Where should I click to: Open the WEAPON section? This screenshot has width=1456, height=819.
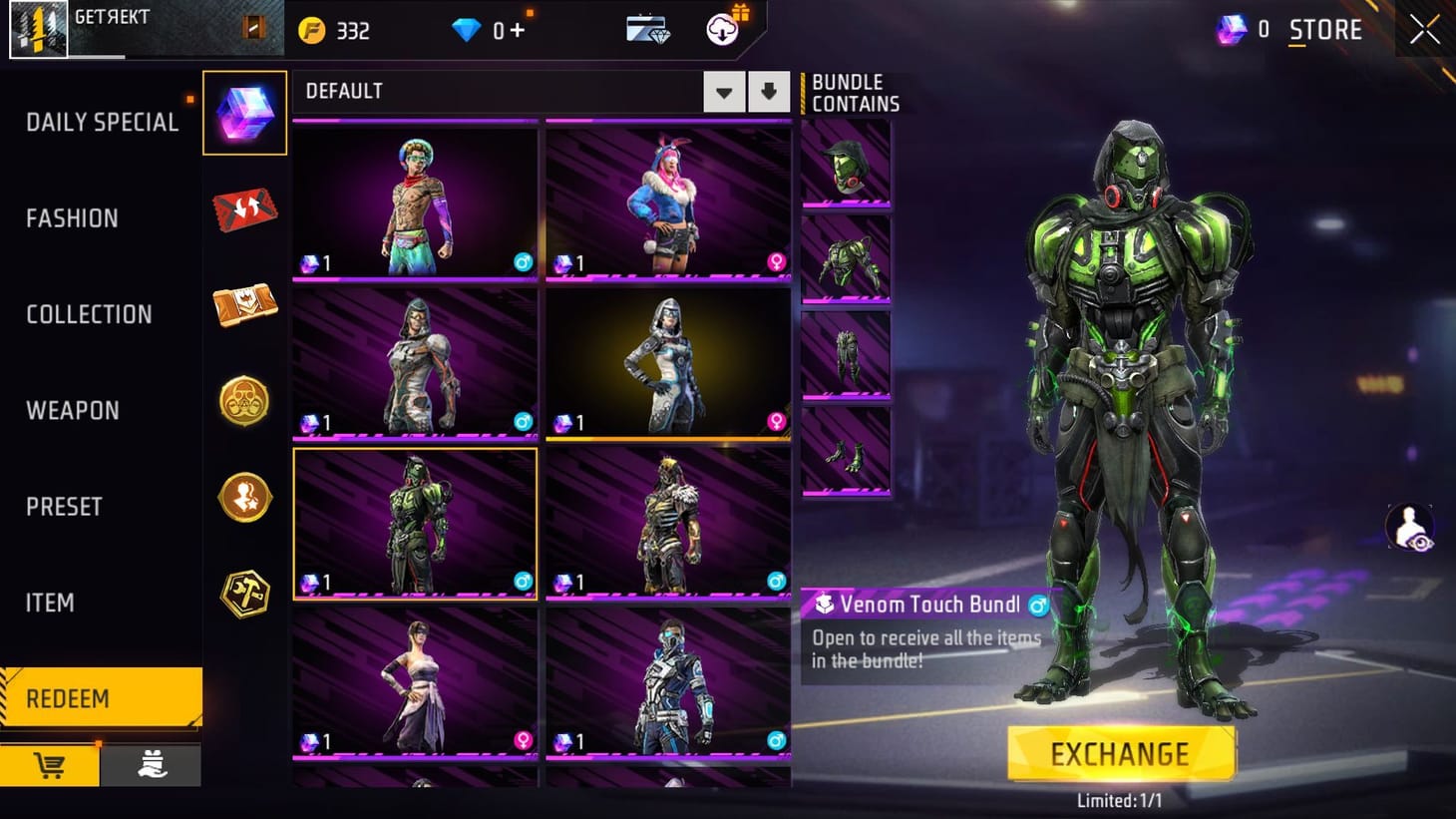(71, 410)
